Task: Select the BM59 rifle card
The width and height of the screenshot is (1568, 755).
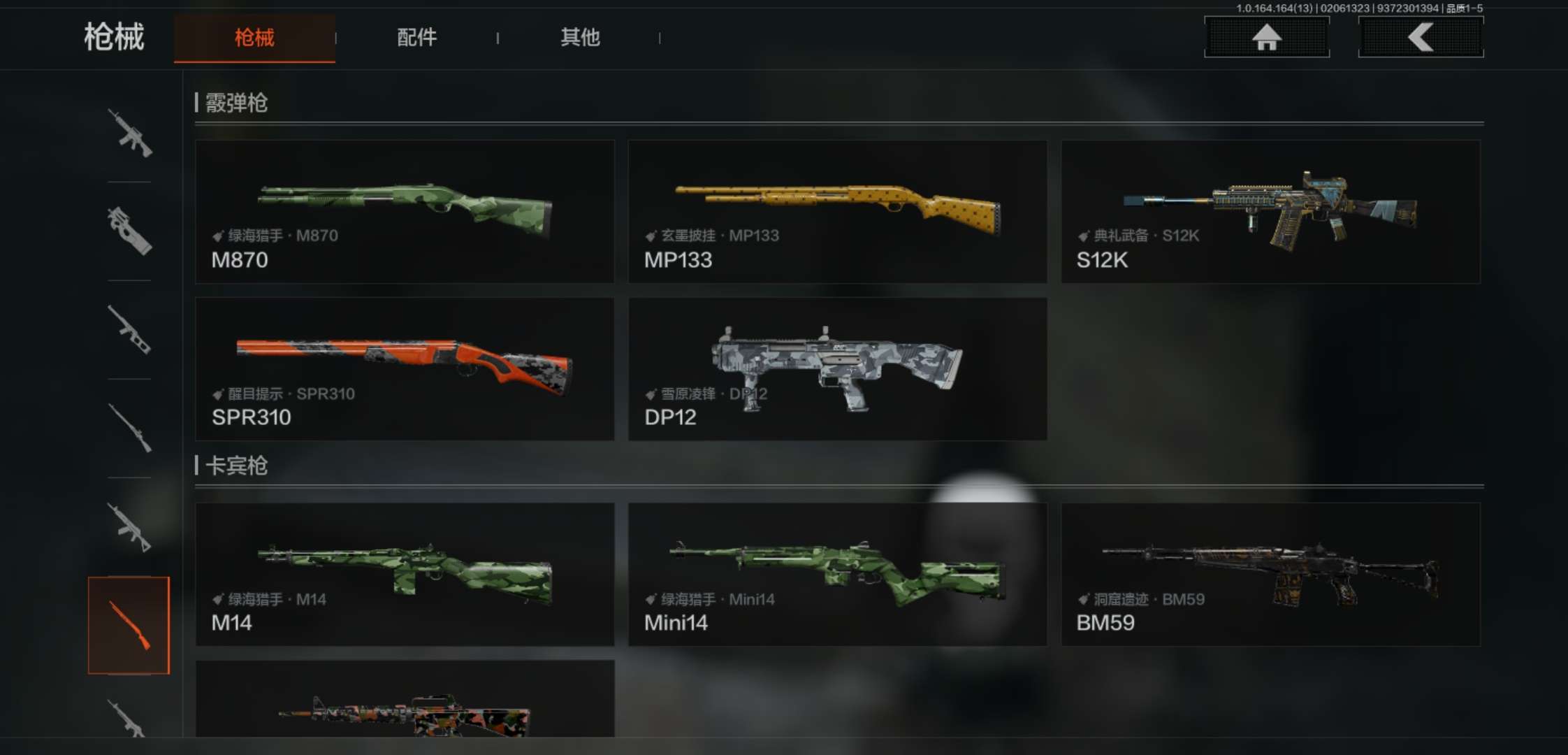Action: pyautogui.click(x=1270, y=574)
